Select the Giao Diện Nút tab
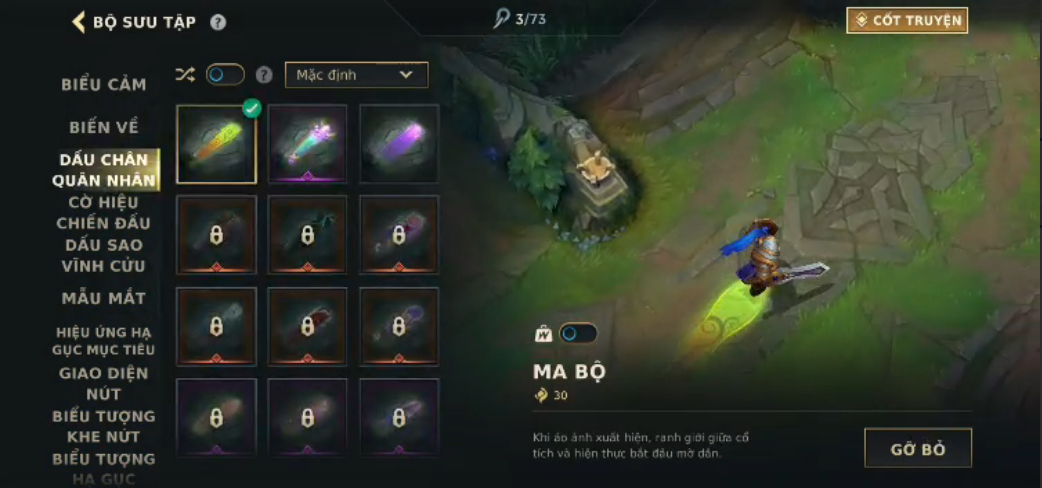1042x488 pixels. point(104,383)
